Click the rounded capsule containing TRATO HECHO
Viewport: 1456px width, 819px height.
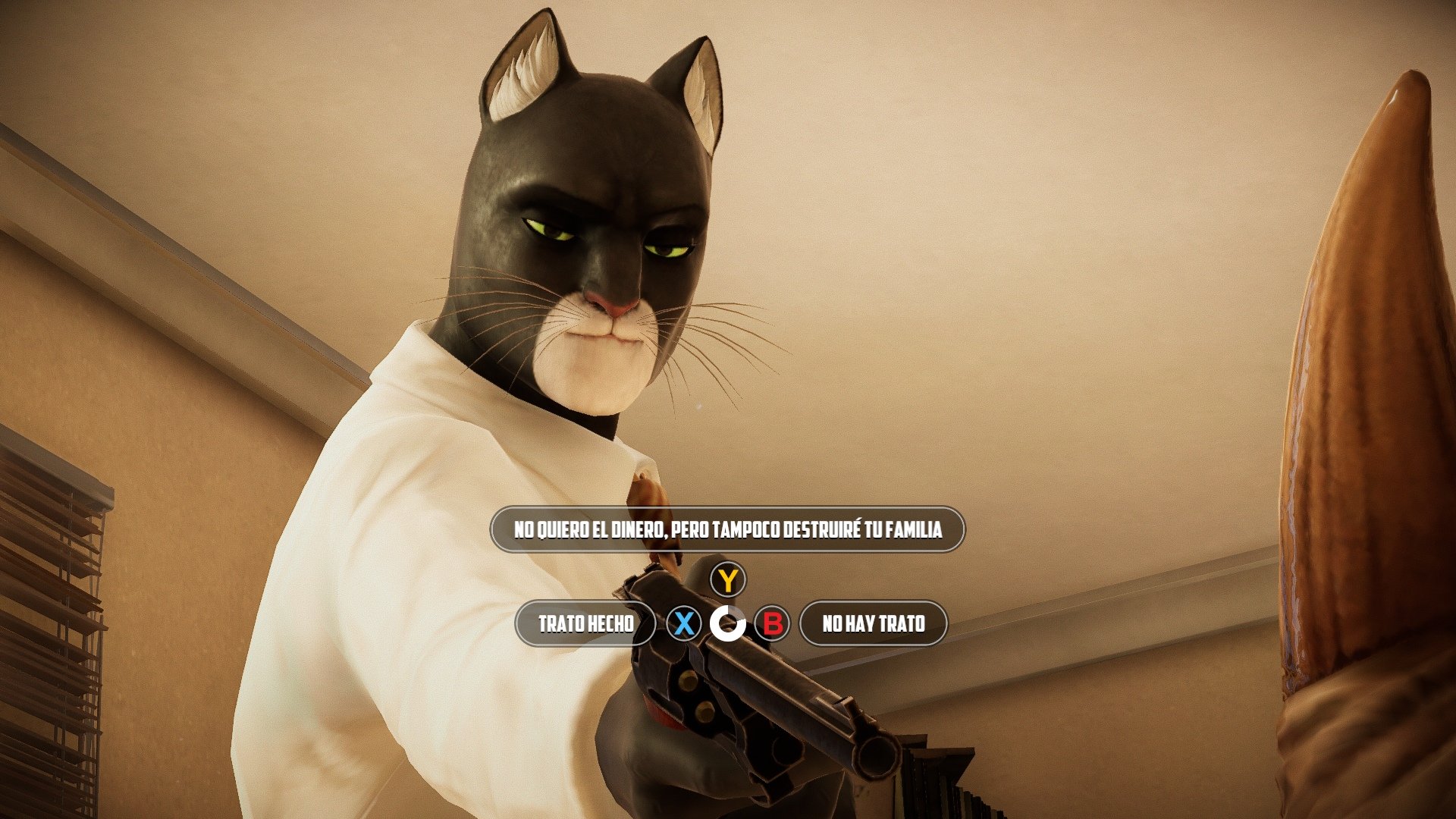click(x=586, y=623)
